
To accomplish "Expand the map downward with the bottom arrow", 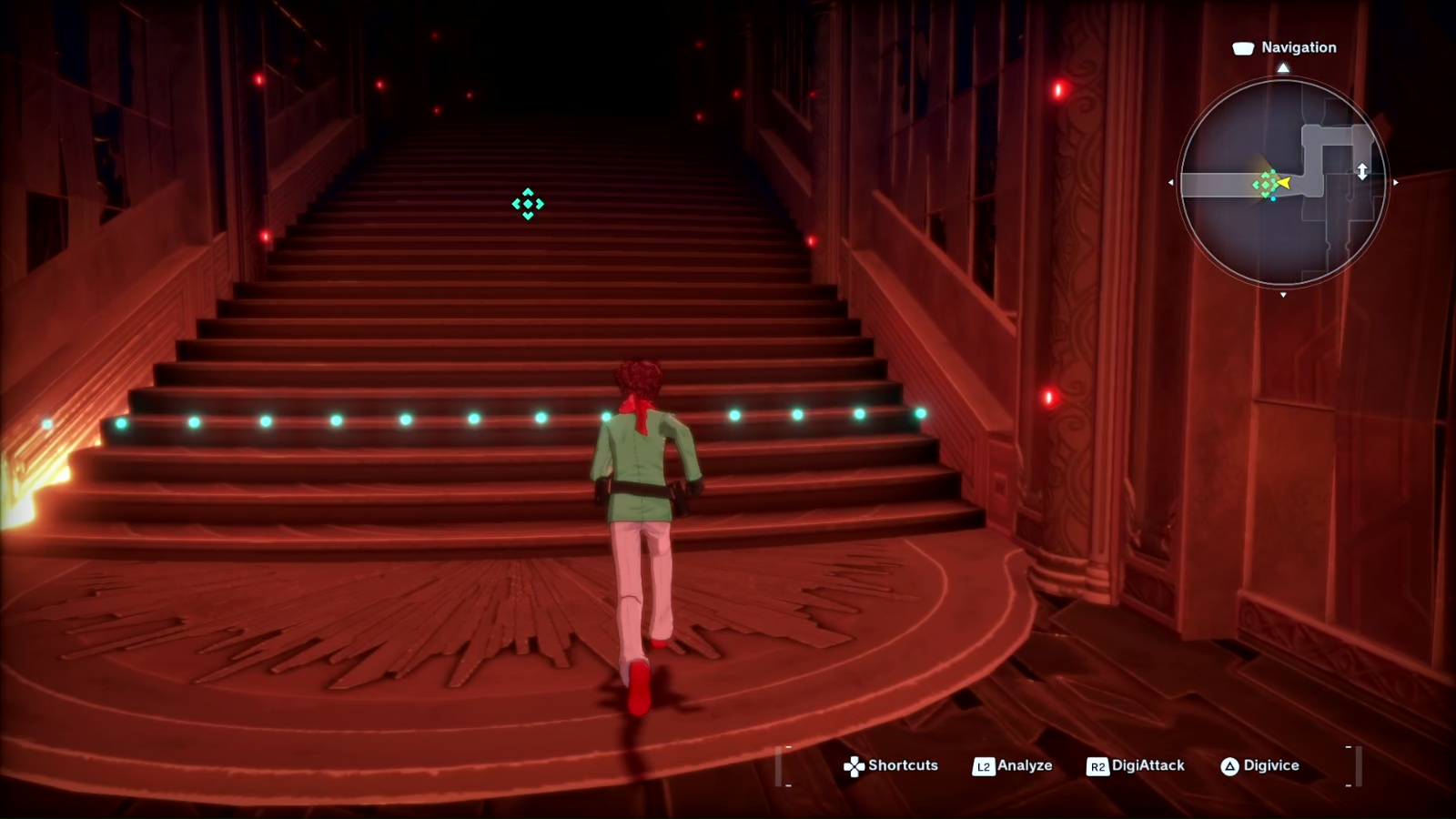I will [1281, 295].
